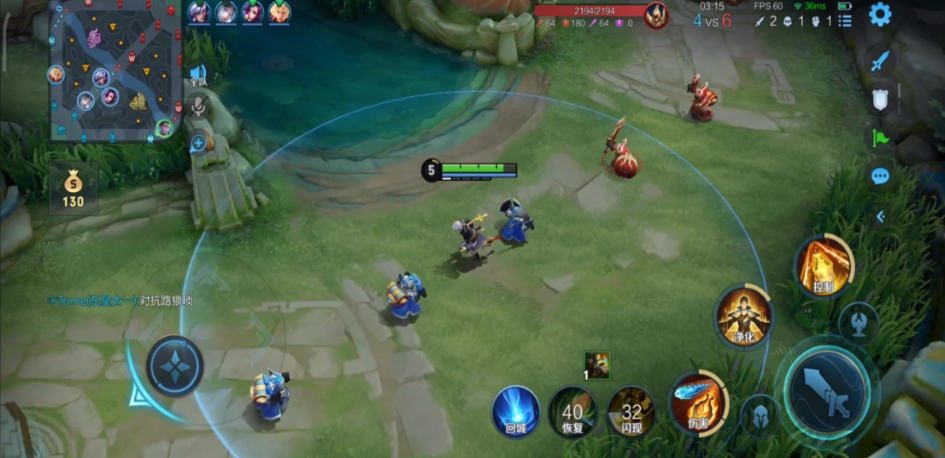Send the blue sword attack signal

coord(879,61)
